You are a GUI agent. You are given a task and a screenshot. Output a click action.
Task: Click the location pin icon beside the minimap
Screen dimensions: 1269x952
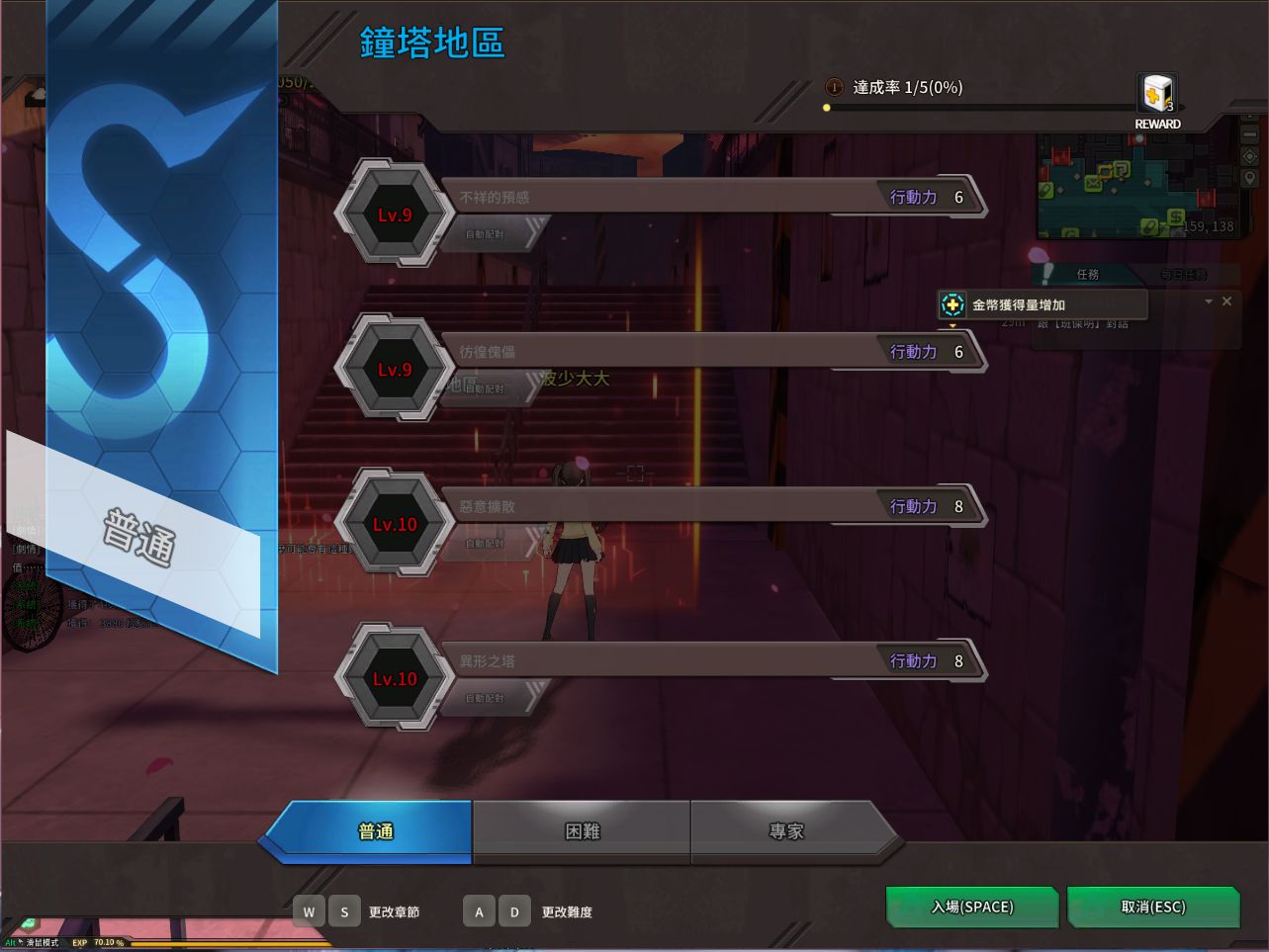[1249, 178]
